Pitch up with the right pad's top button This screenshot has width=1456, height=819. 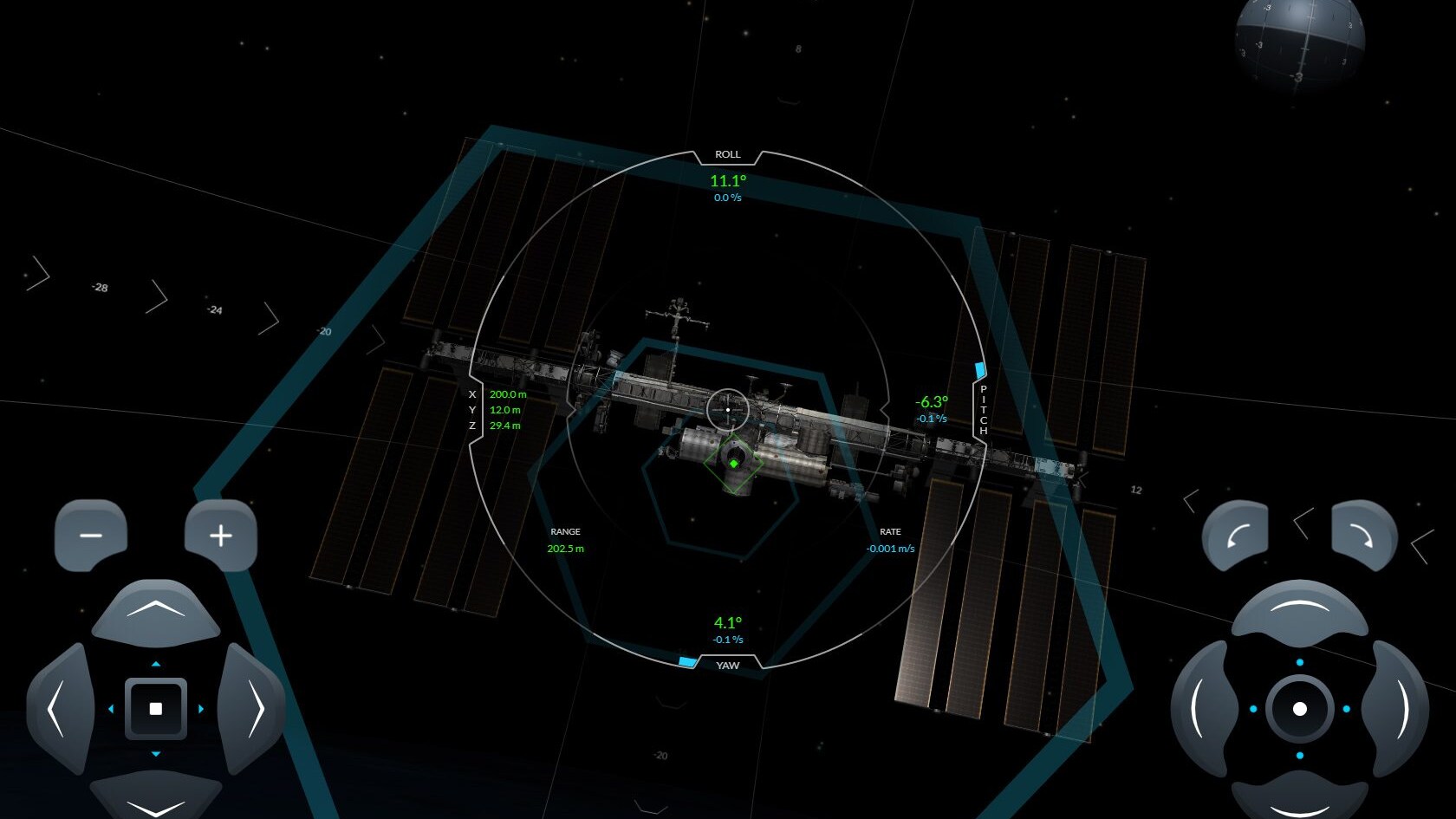point(1299,609)
